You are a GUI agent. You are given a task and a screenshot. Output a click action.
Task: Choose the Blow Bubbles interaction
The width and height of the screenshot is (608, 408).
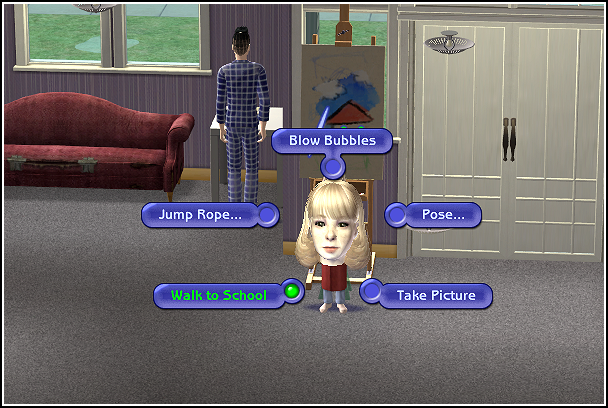click(x=332, y=140)
